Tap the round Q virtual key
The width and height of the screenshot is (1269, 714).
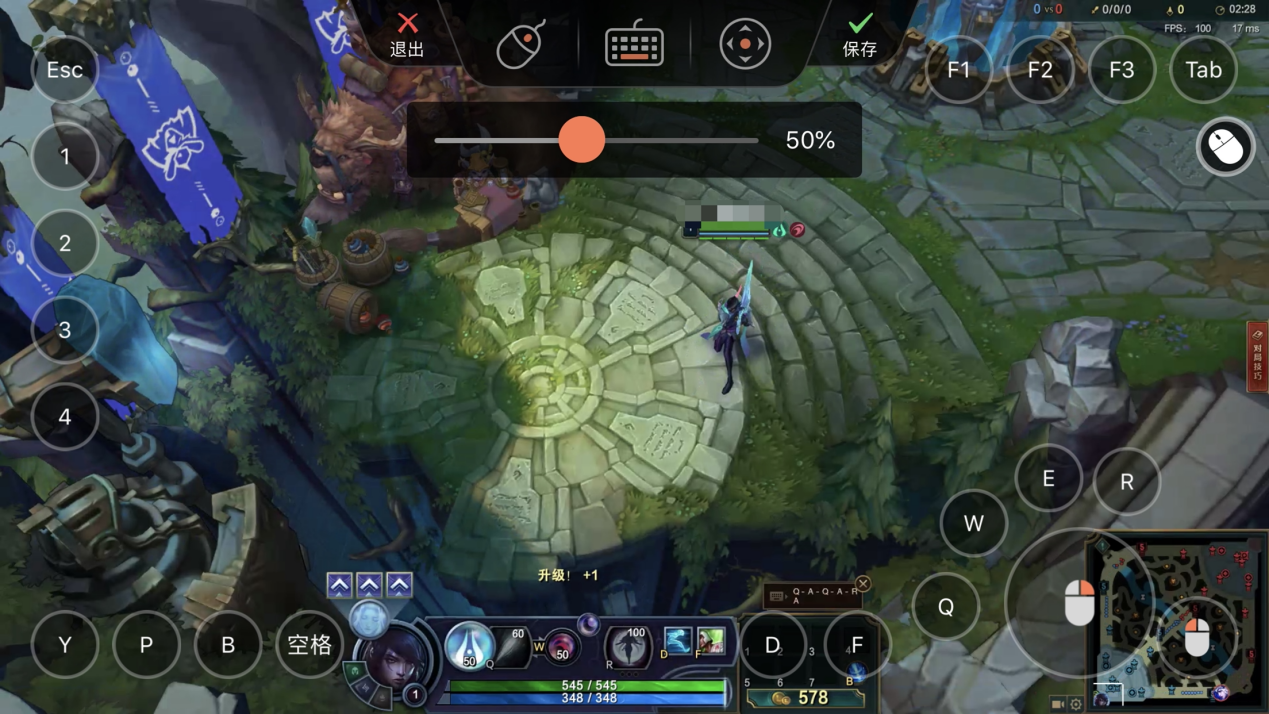pyautogui.click(x=945, y=607)
